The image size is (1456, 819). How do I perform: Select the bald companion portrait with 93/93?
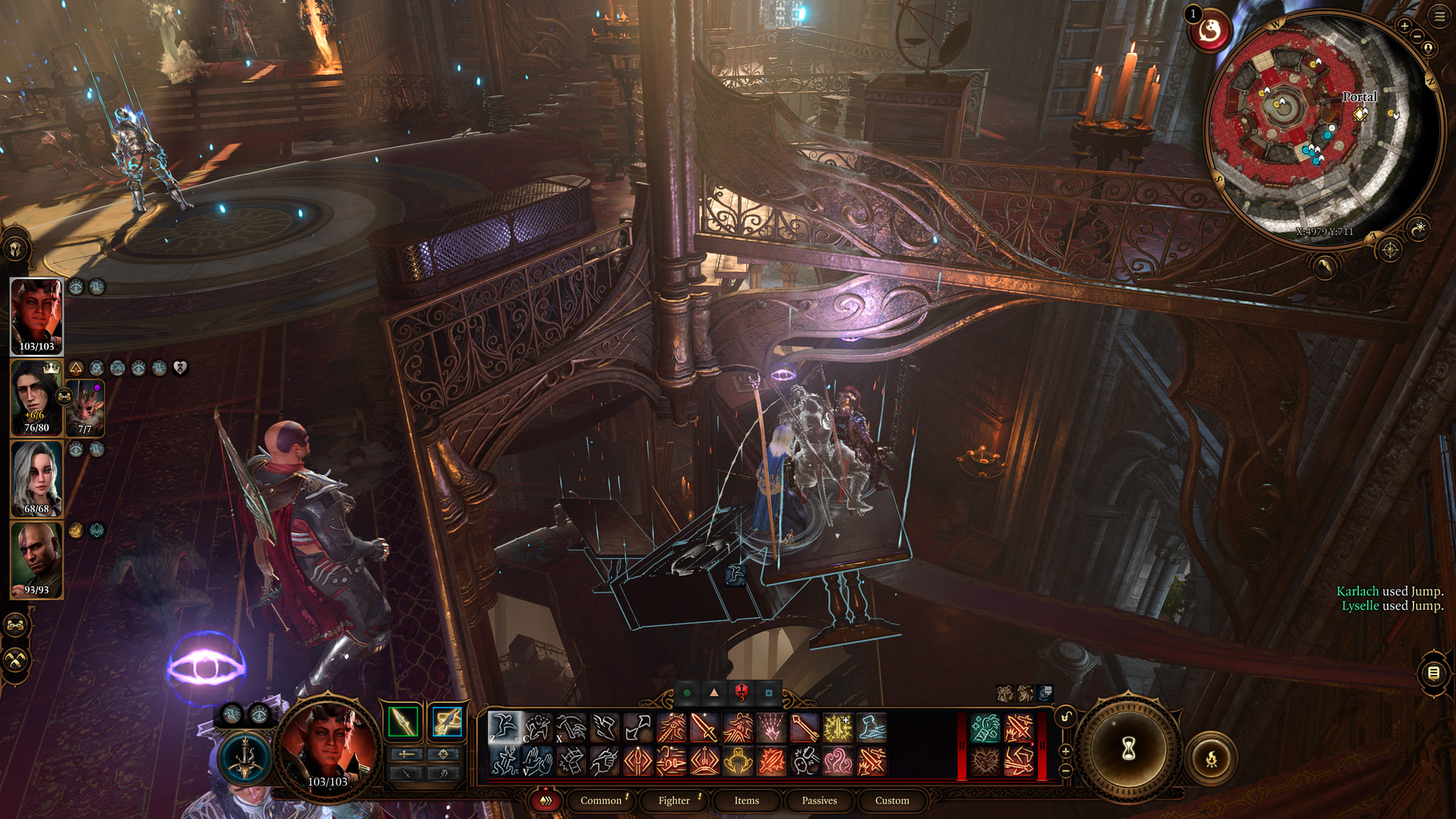[36, 560]
